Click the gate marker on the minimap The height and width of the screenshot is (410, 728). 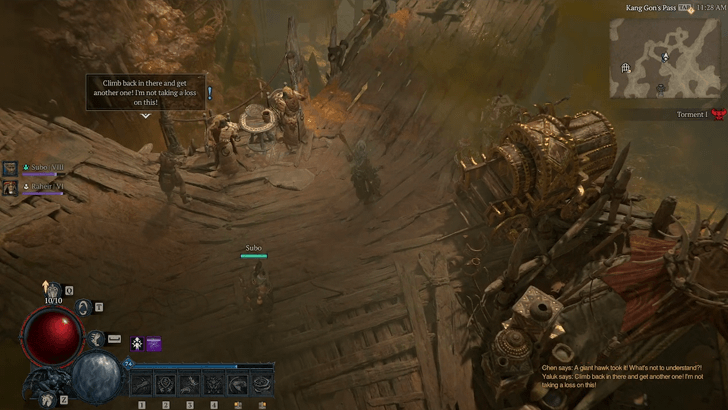626,68
